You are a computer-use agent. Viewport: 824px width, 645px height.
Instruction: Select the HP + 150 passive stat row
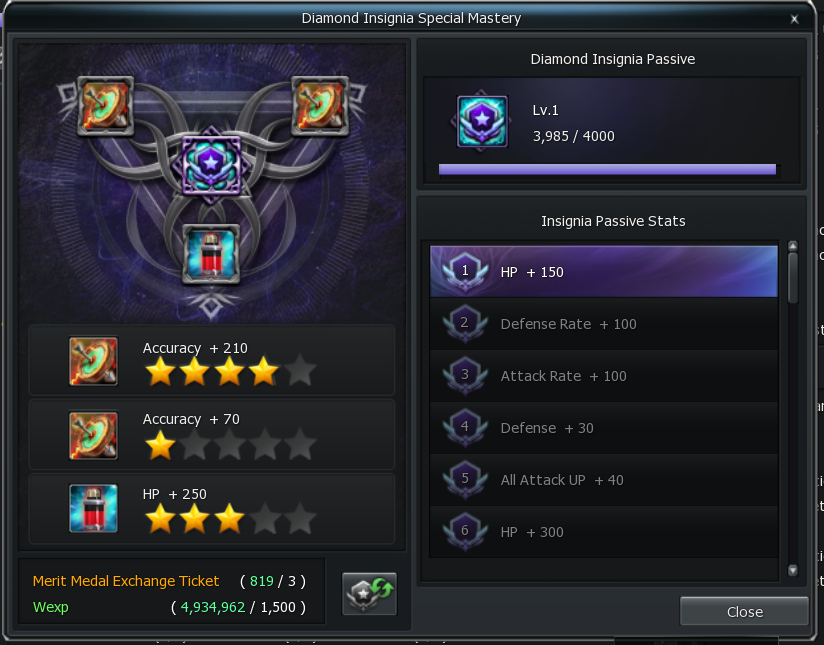pyautogui.click(x=603, y=272)
